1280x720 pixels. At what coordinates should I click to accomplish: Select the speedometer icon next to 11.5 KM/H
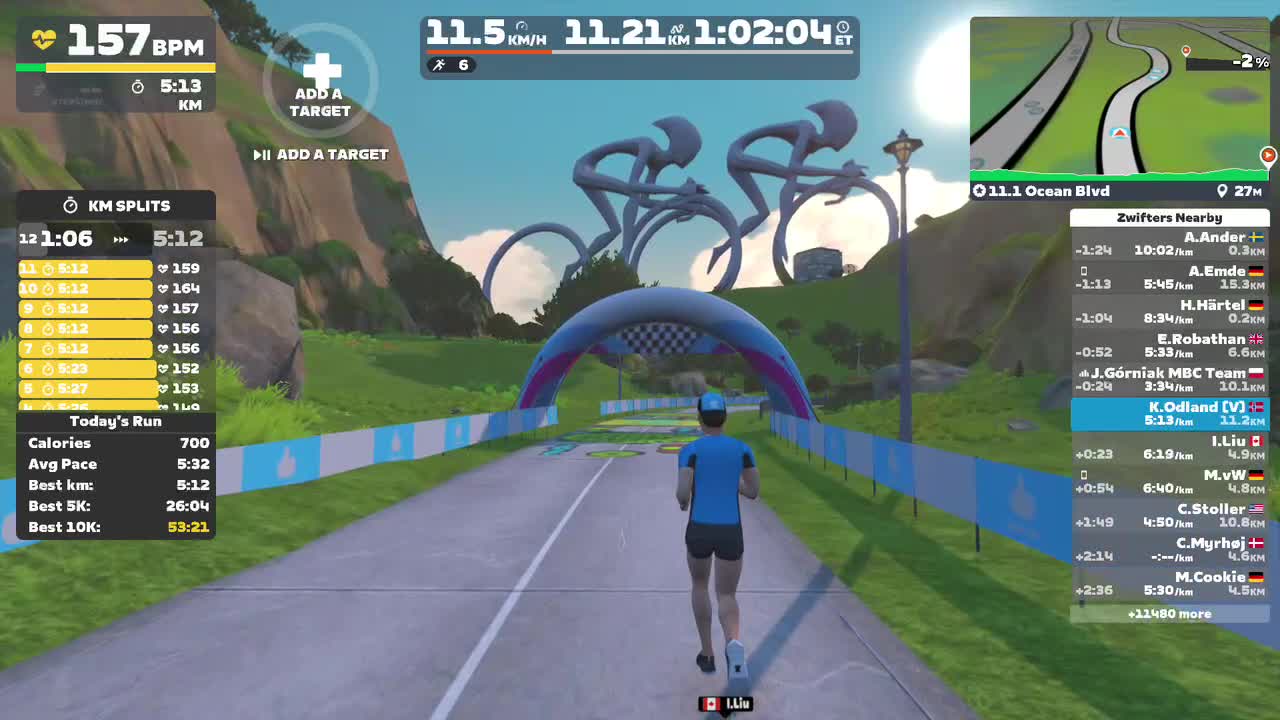pos(519,26)
